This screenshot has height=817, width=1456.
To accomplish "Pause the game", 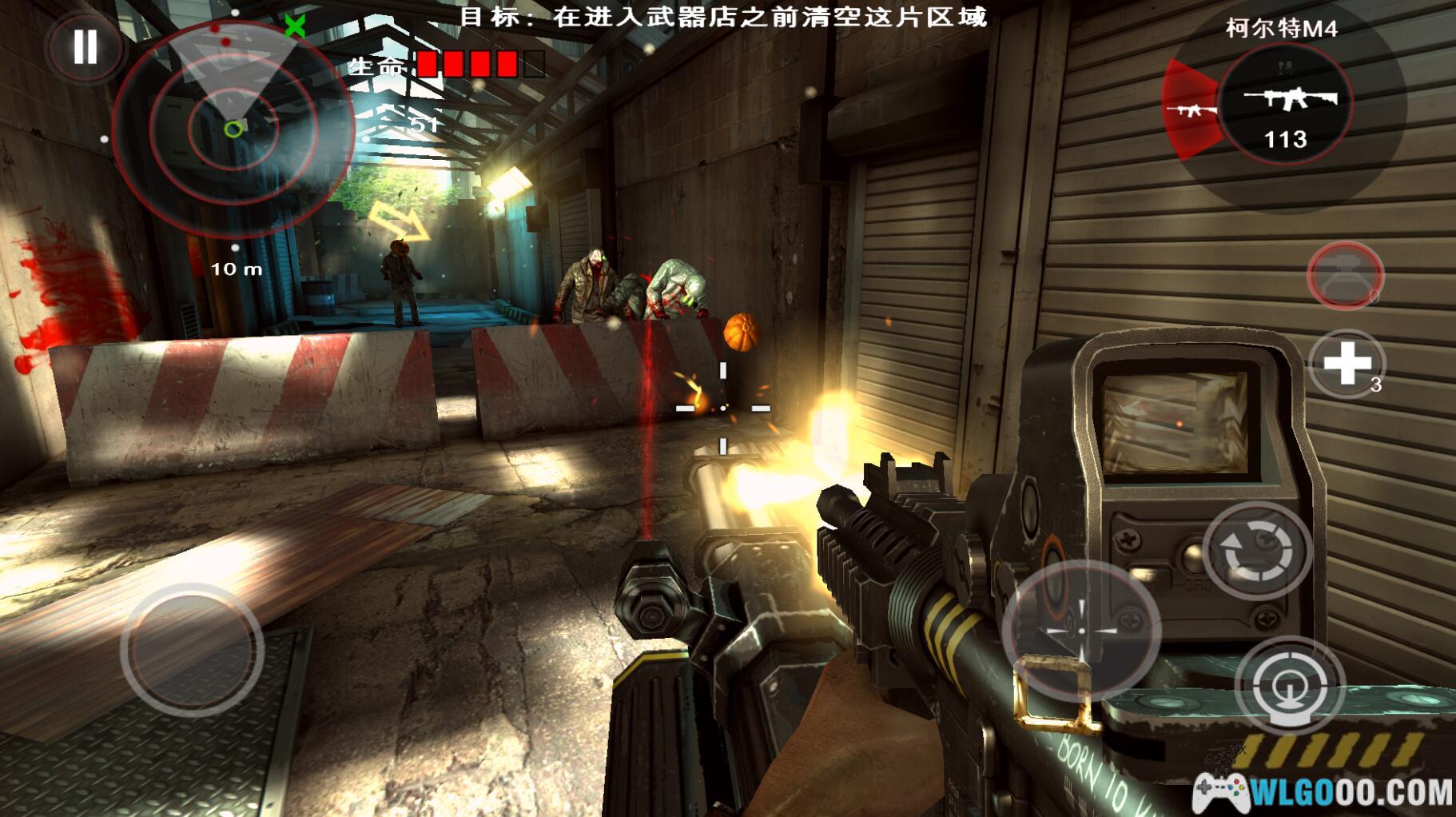I will point(85,46).
